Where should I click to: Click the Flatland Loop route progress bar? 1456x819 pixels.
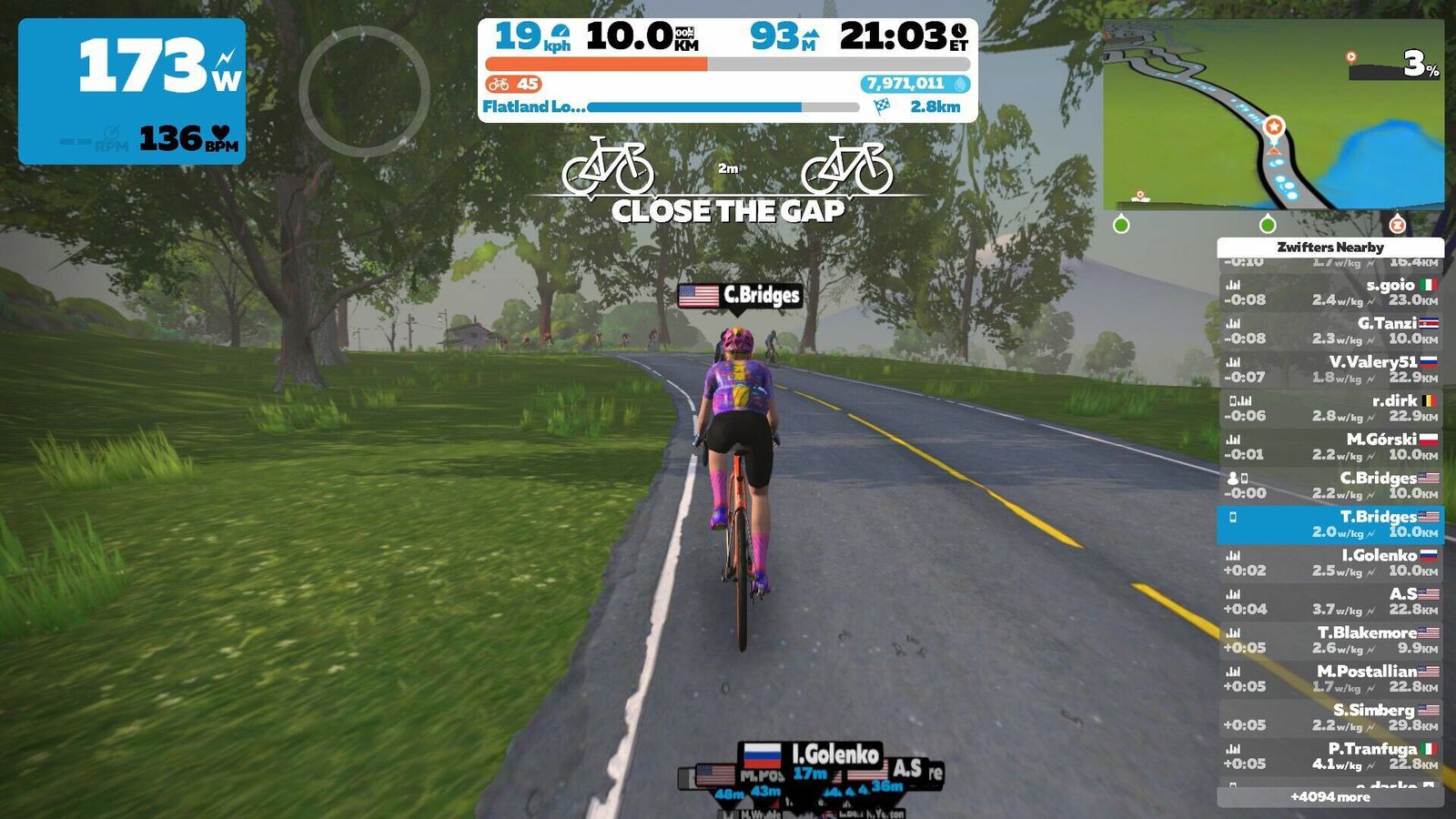coord(723,107)
